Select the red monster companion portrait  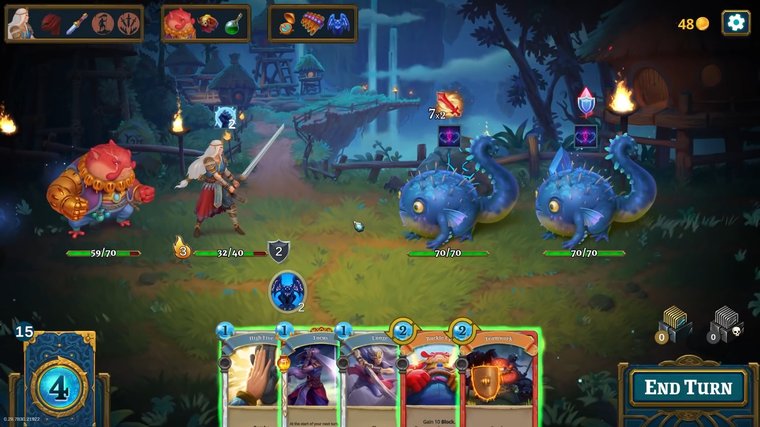point(180,24)
